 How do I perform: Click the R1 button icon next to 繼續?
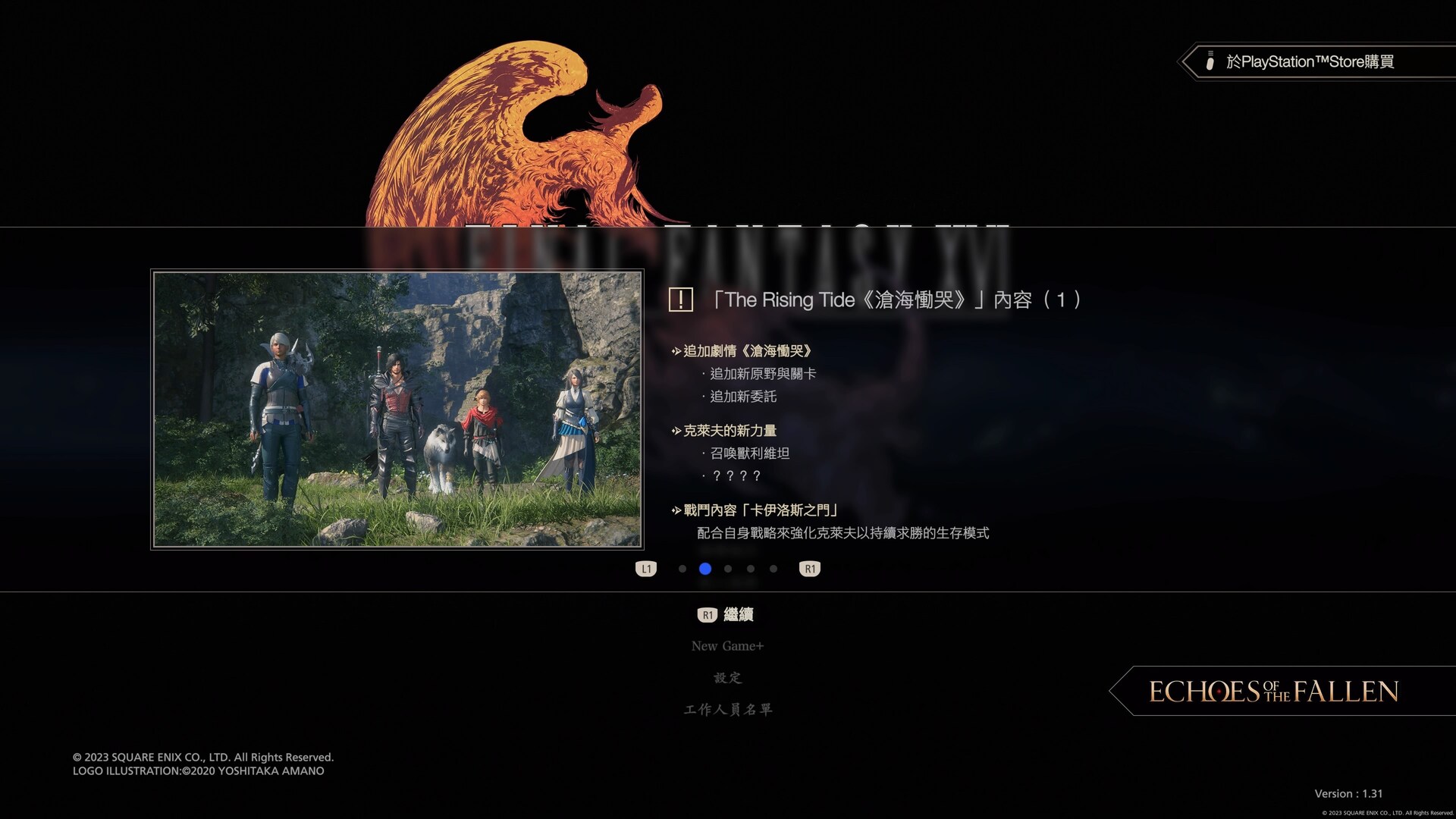point(707,615)
